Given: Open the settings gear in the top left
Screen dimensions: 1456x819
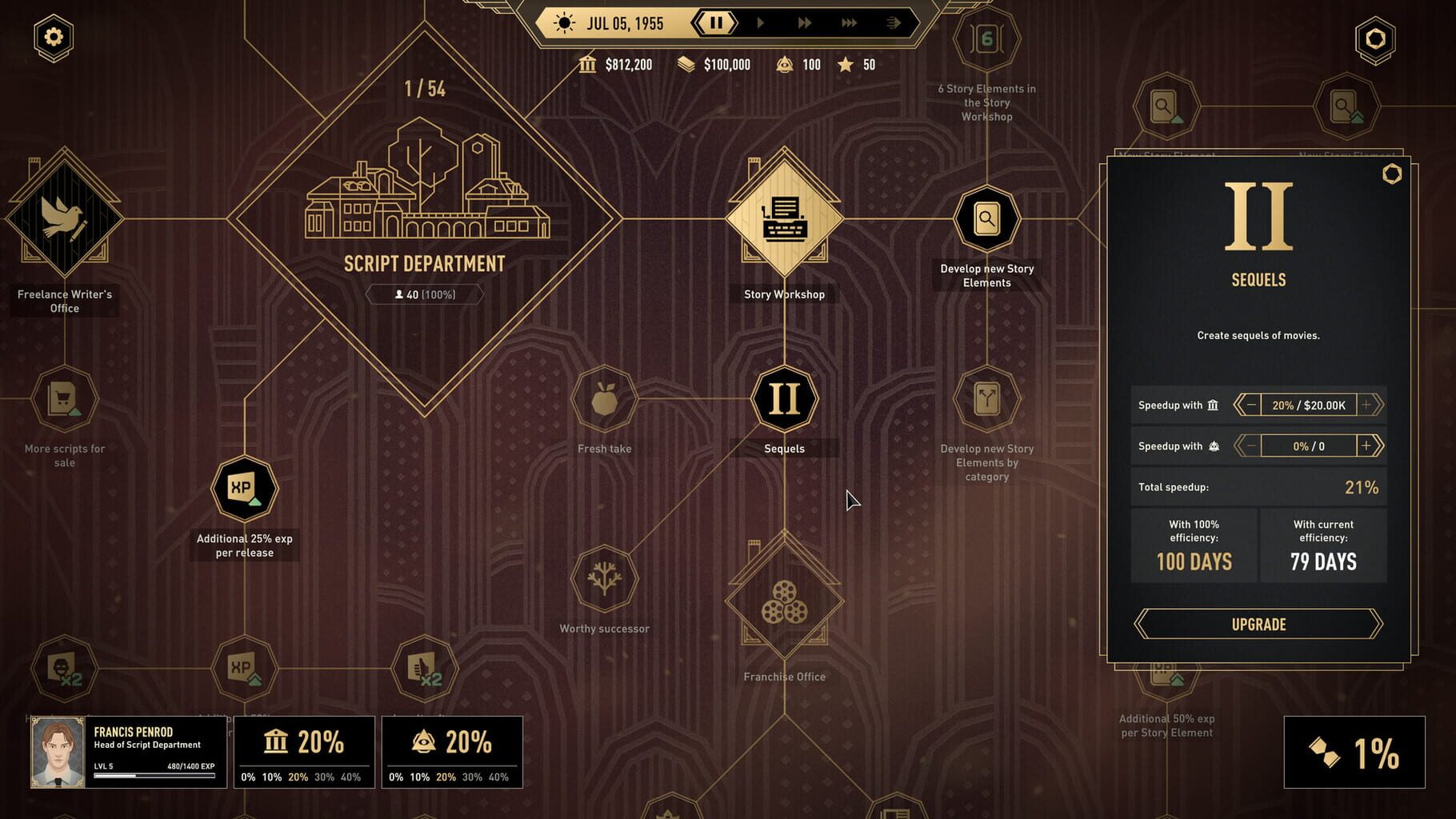Looking at the screenshot, I should click(52, 36).
